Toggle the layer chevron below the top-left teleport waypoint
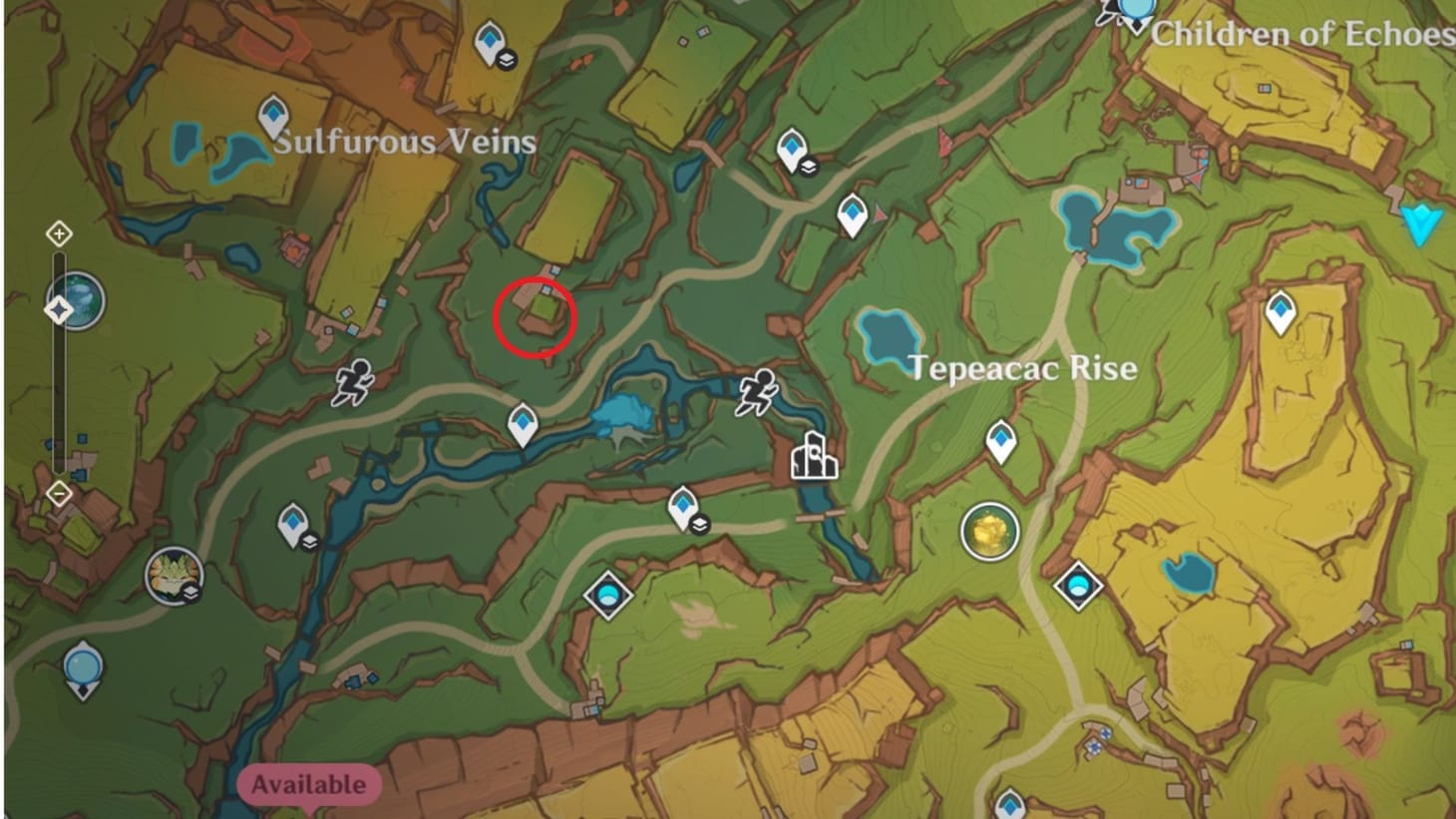Screen dimensions: 1456x819 pyautogui.click(x=505, y=62)
